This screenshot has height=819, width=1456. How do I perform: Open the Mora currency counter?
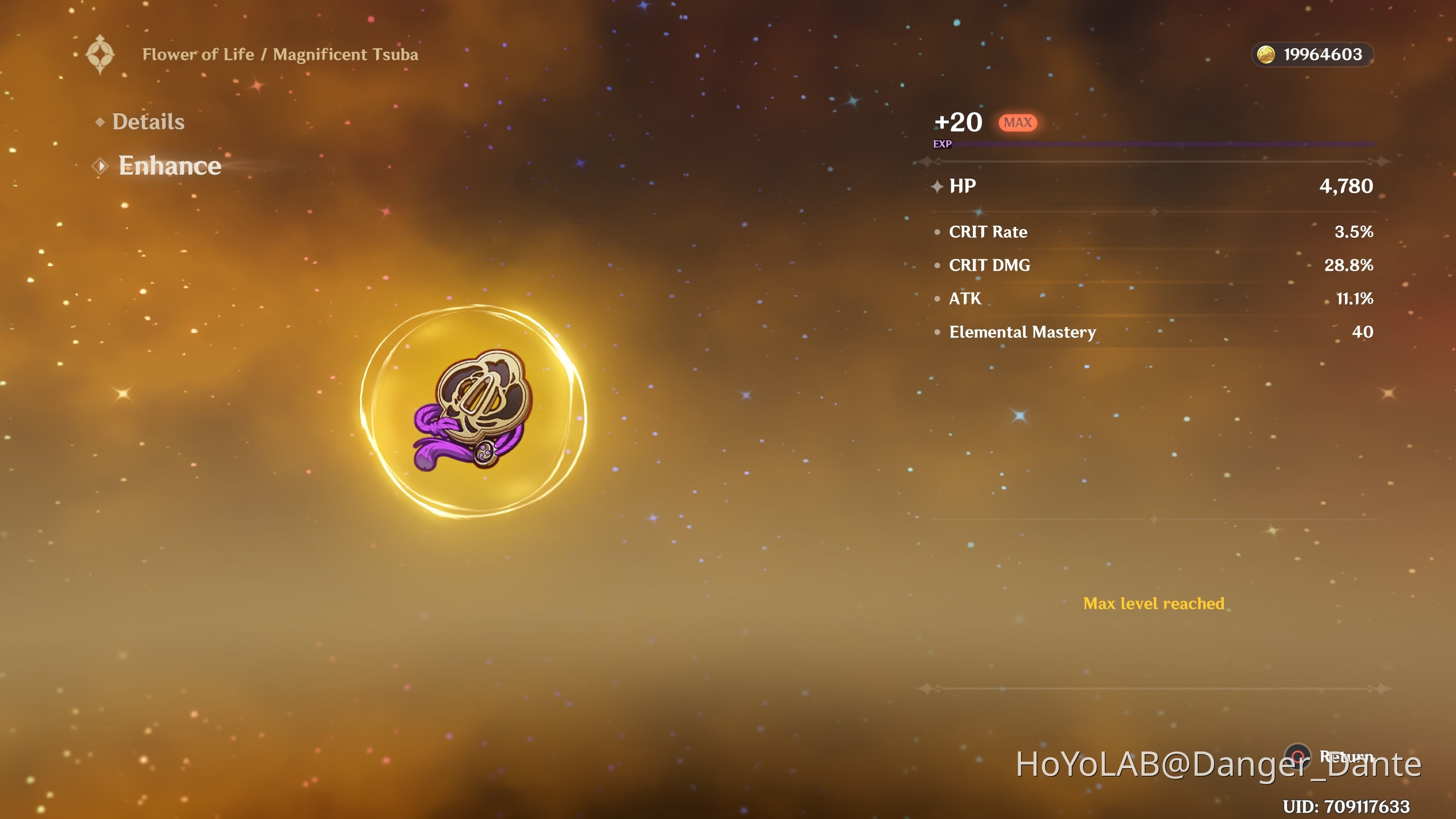[1312, 55]
